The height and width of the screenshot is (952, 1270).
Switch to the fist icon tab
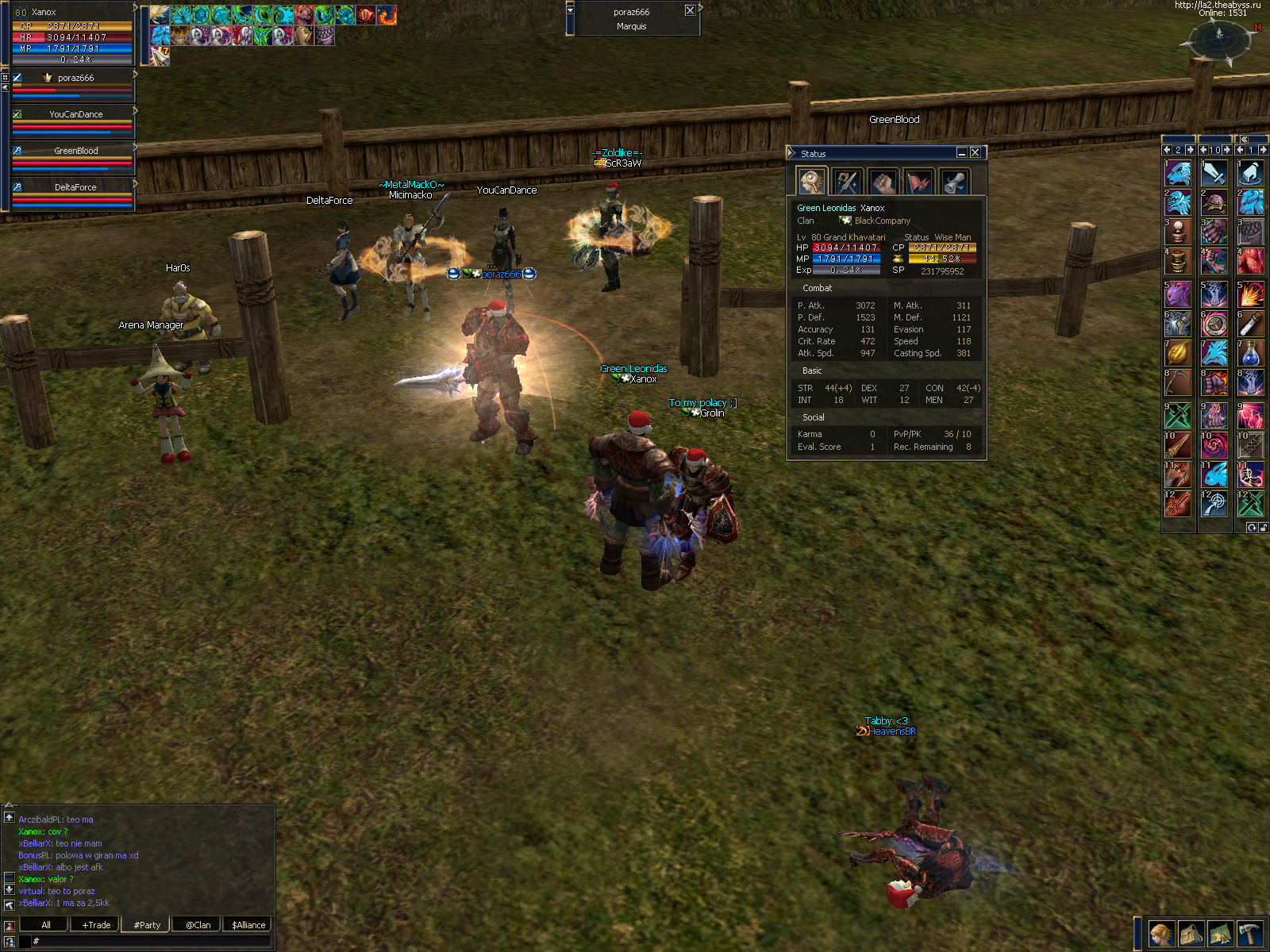(x=883, y=182)
